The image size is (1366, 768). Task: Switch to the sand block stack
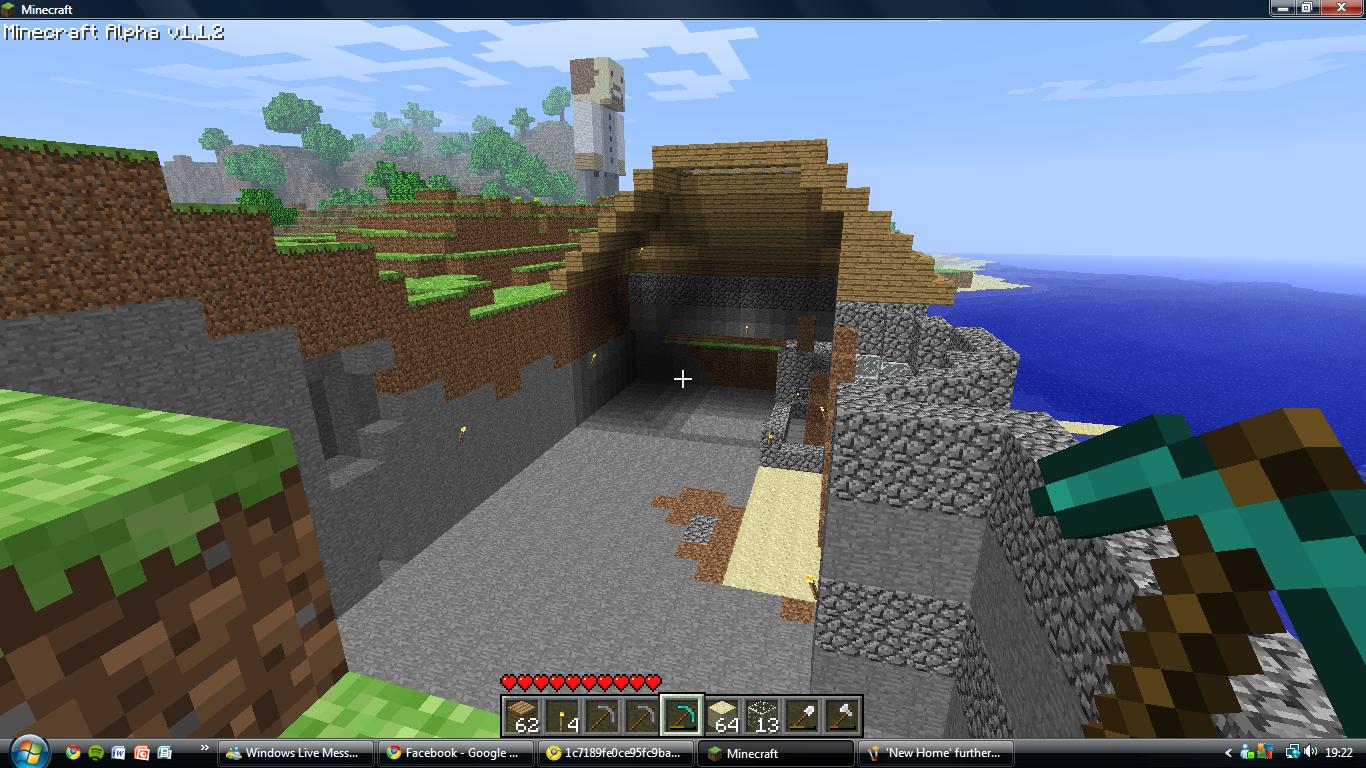tap(722, 715)
